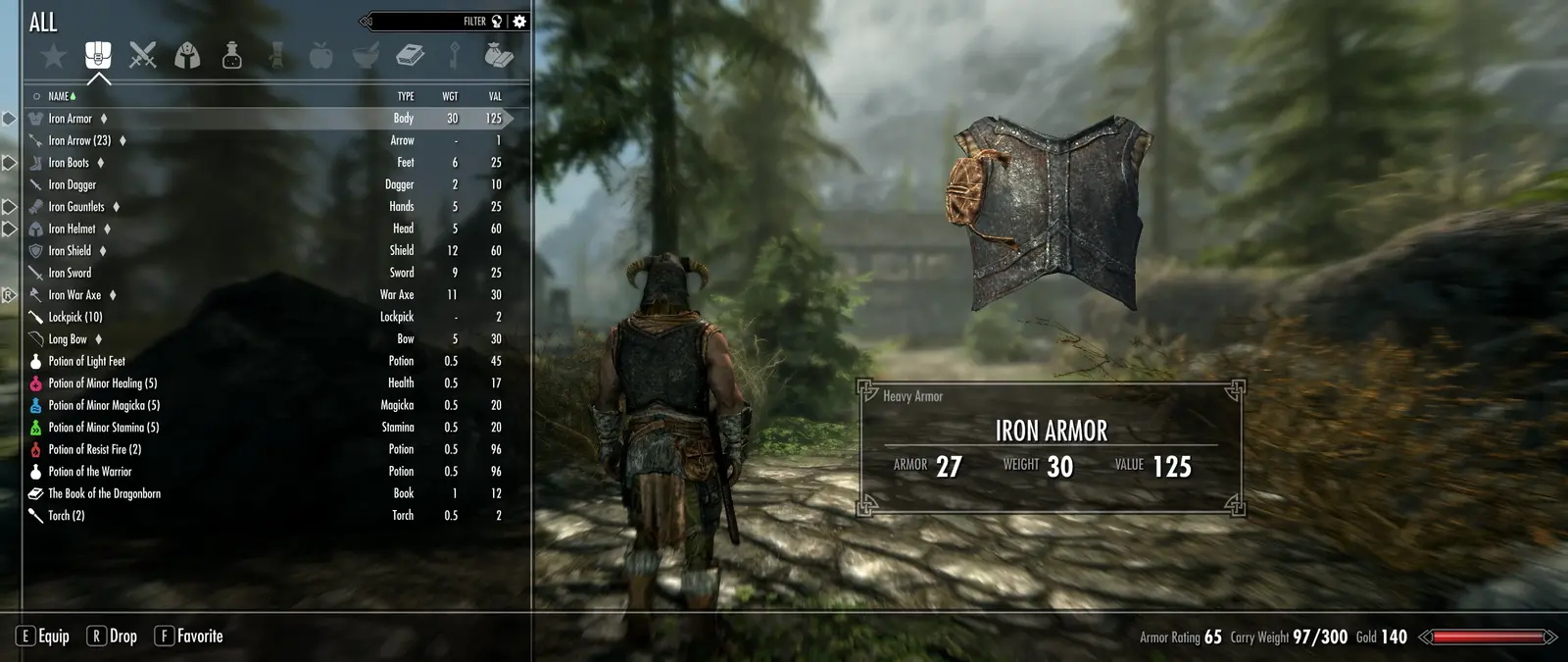The image size is (1568, 662).
Task: Open the inventory column settings gear
Action: [x=519, y=21]
